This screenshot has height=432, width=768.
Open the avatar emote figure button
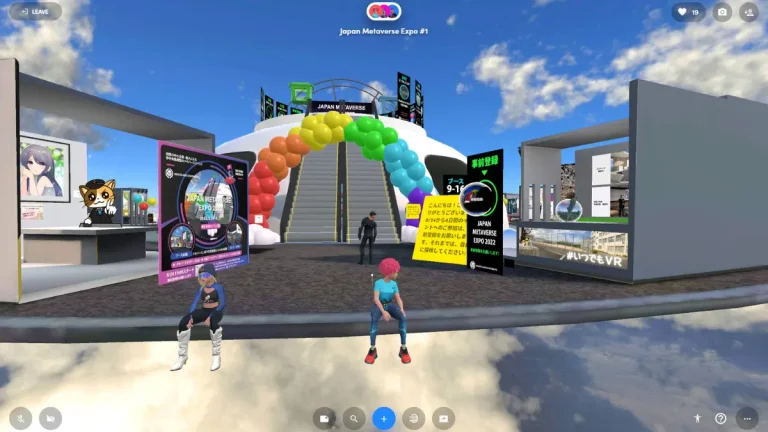697,418
